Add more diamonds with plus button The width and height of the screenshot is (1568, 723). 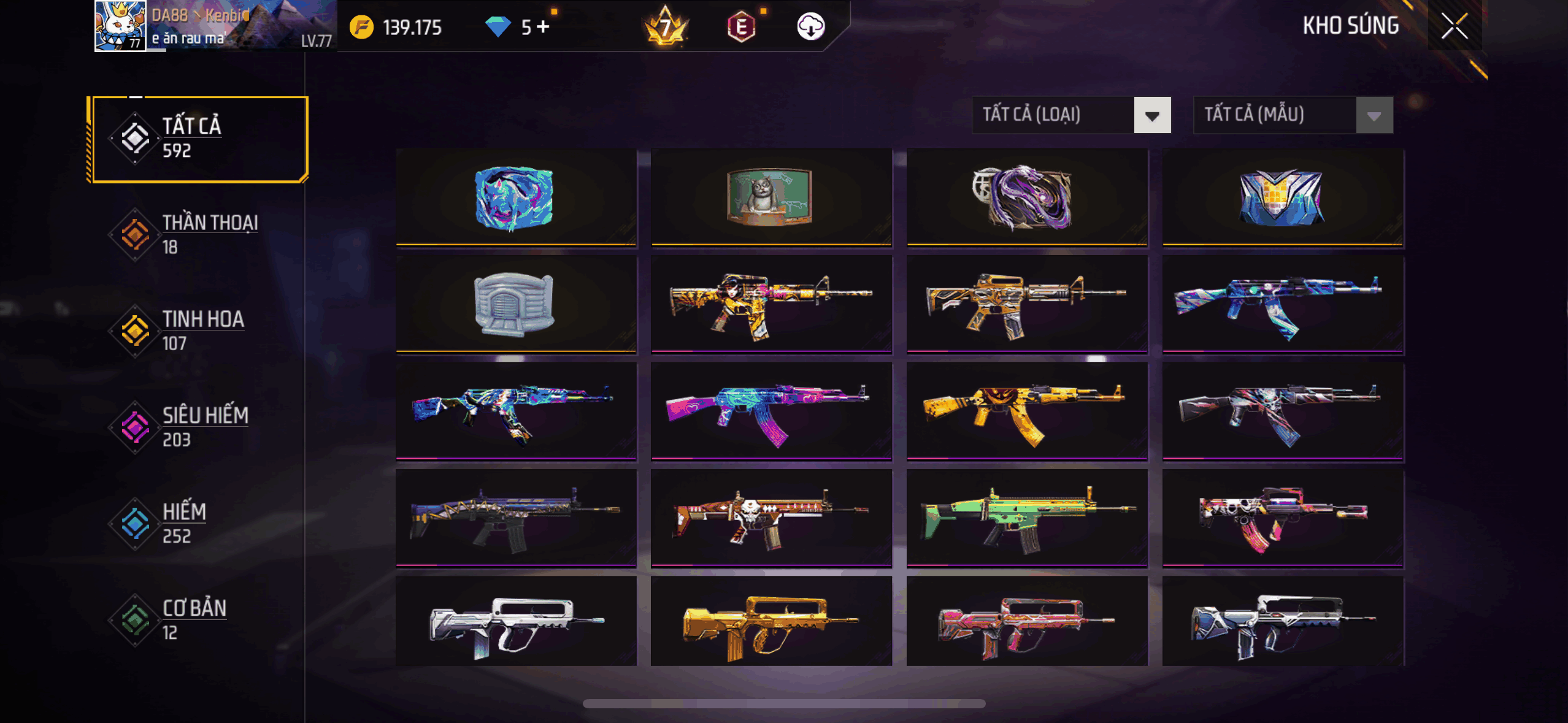[543, 27]
